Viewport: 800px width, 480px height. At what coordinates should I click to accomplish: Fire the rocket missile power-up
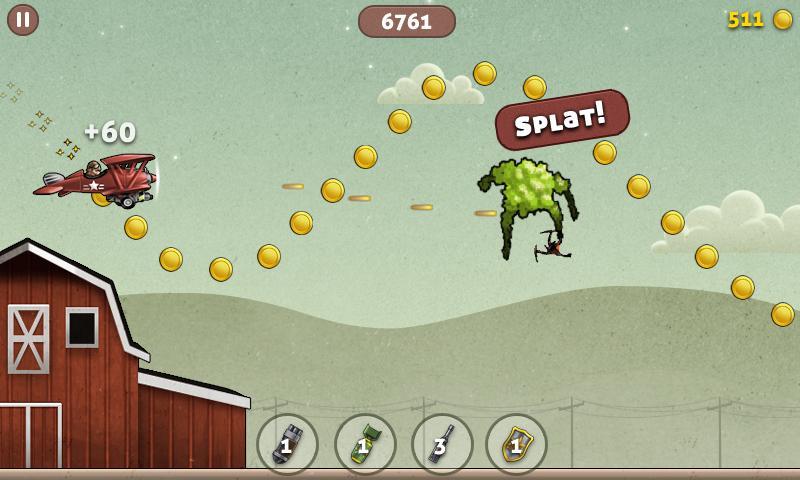[x=442, y=444]
